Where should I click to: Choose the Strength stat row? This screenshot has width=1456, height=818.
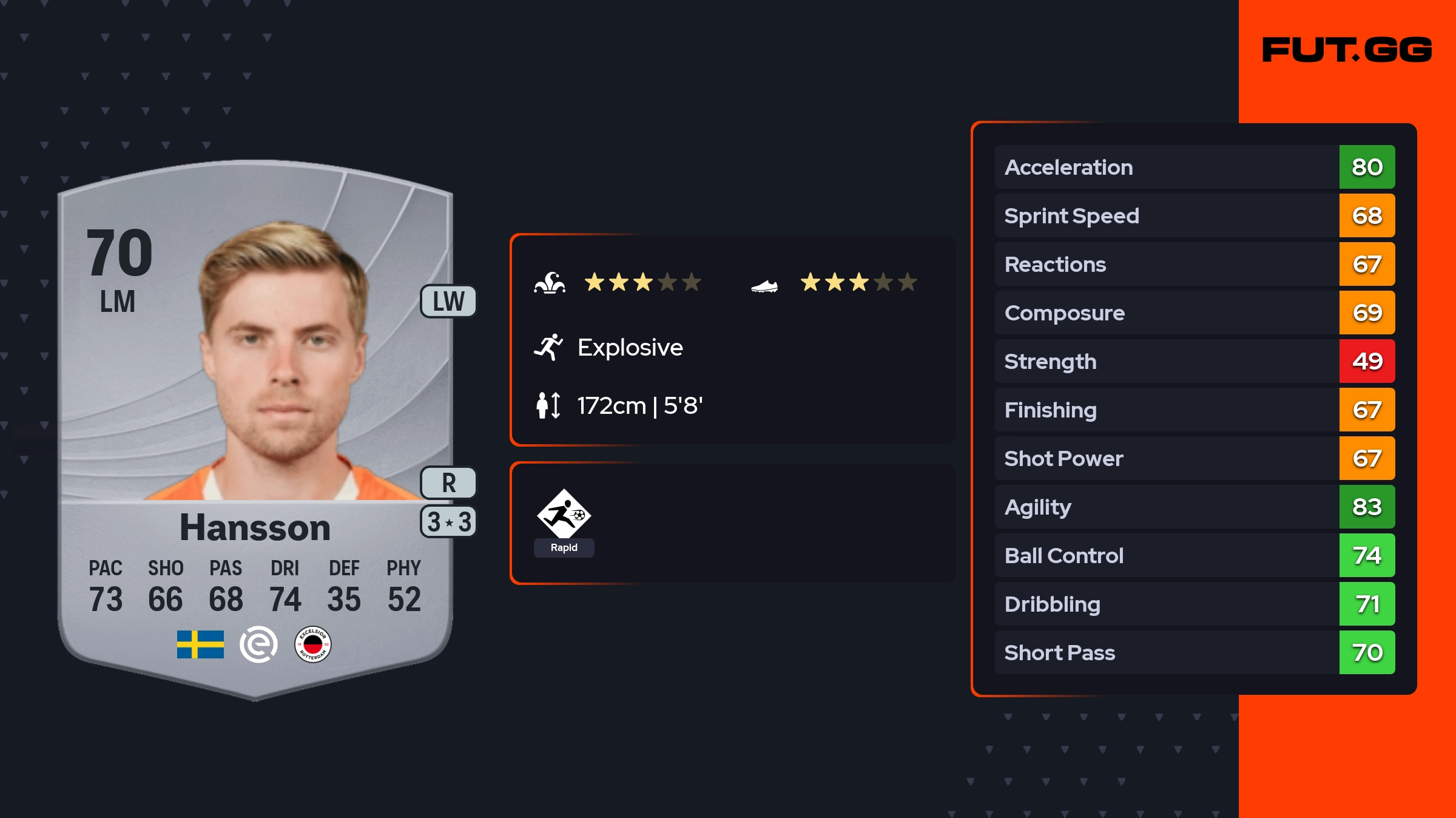(x=1194, y=361)
